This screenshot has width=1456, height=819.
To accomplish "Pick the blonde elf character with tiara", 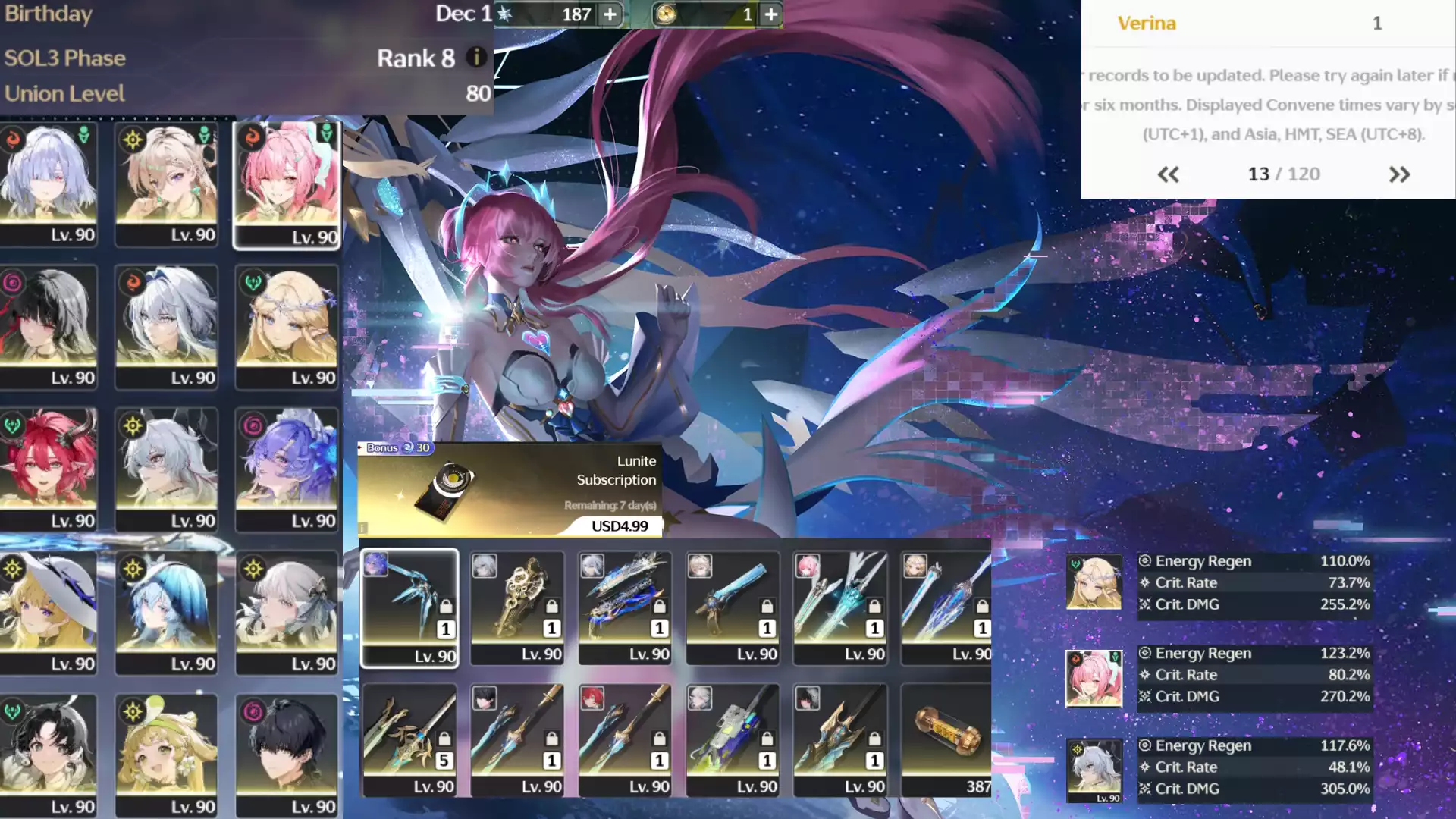I will (x=287, y=327).
